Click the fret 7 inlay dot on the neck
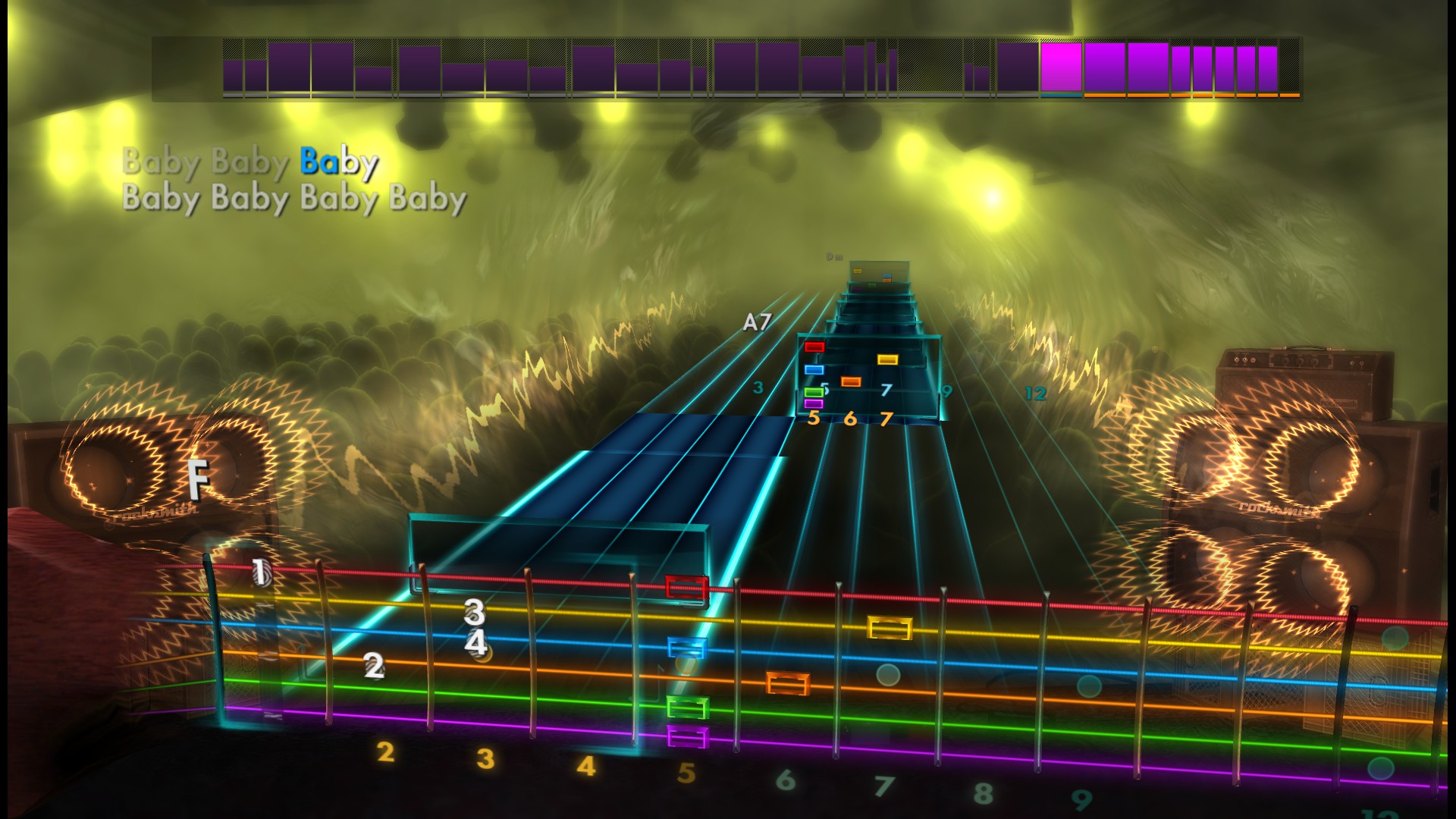 point(890,673)
